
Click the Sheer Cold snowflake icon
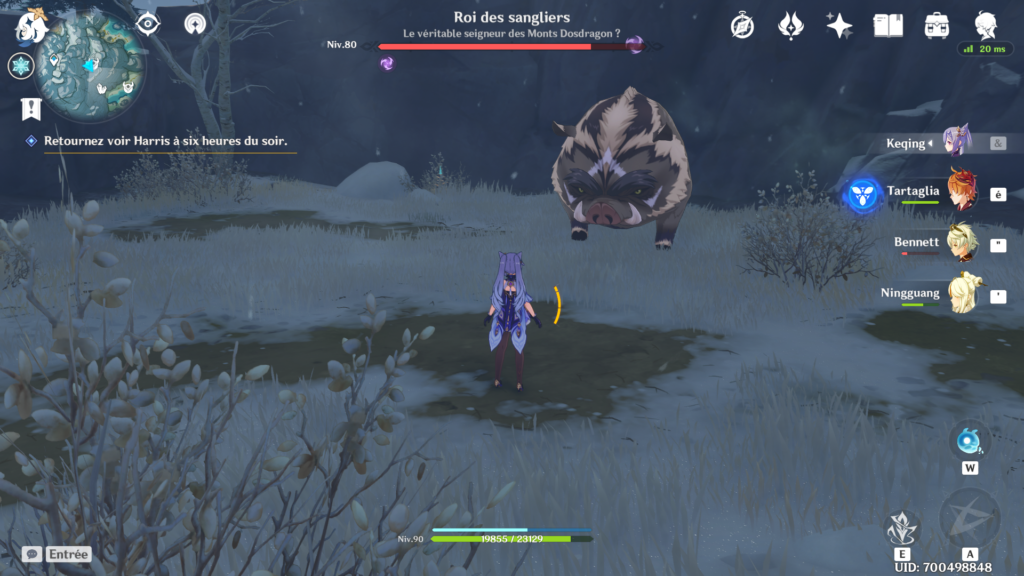(x=20, y=66)
